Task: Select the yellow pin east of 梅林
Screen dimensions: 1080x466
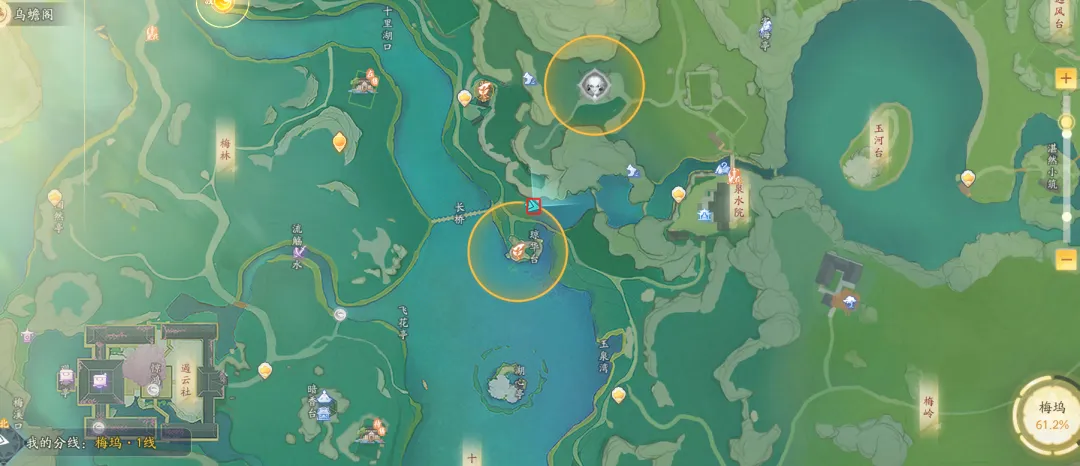Action: pyautogui.click(x=340, y=142)
